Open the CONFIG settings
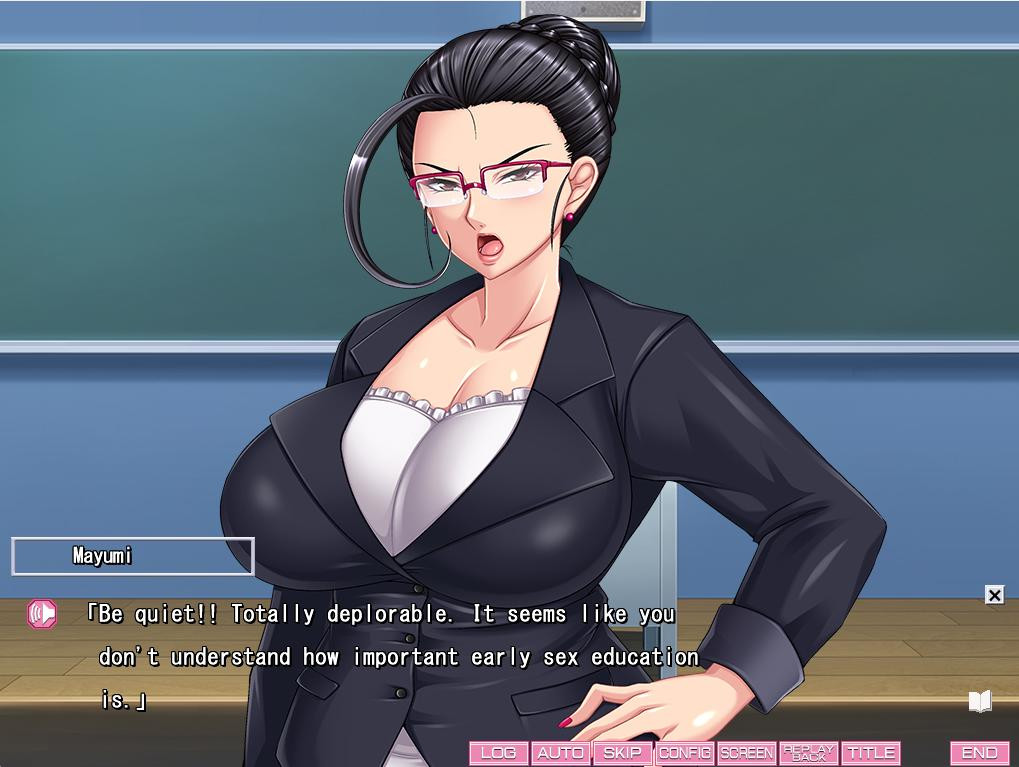Image resolution: width=1019 pixels, height=767 pixels. (685, 753)
